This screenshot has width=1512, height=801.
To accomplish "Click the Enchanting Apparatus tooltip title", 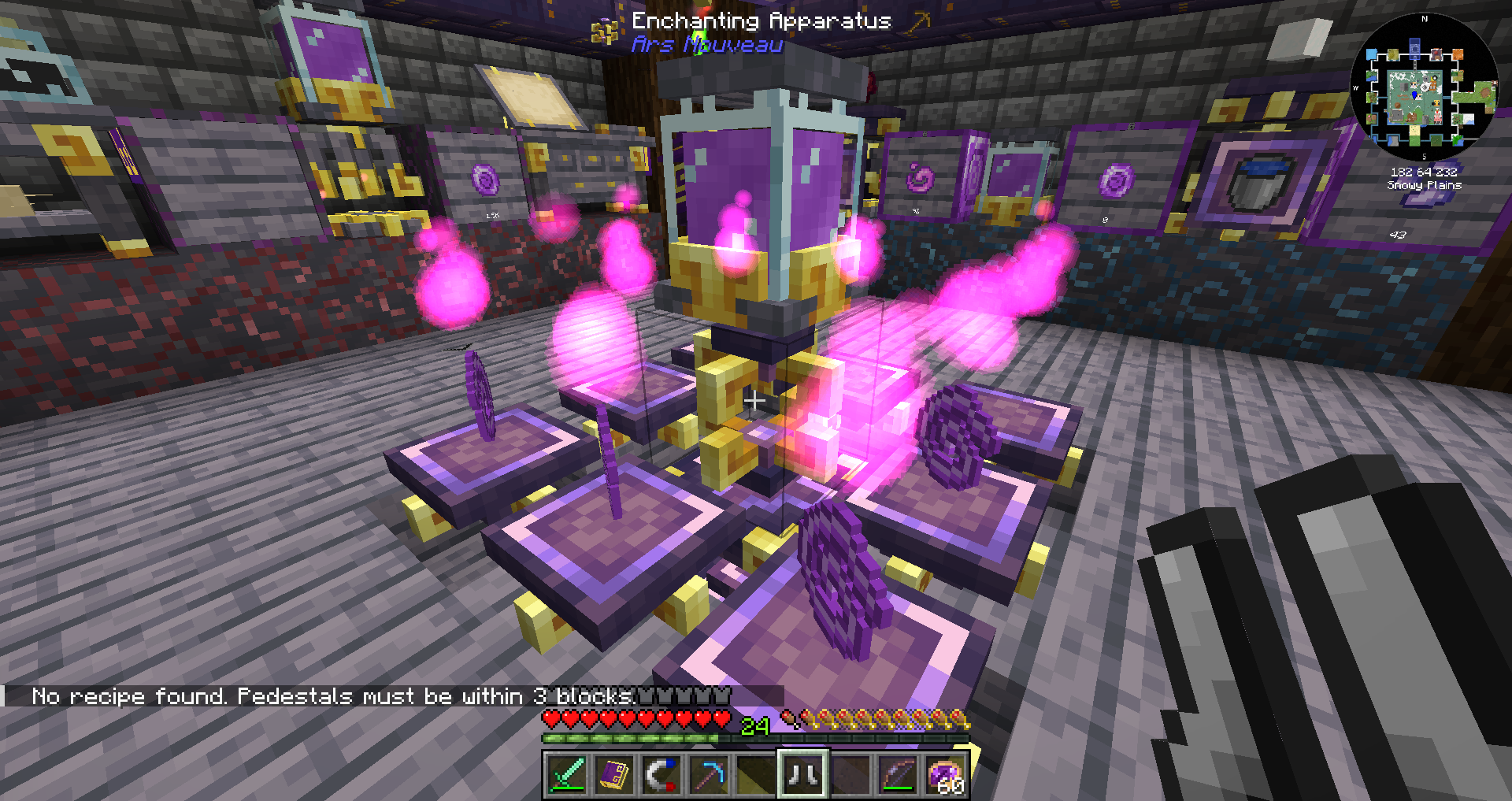I will [x=760, y=21].
